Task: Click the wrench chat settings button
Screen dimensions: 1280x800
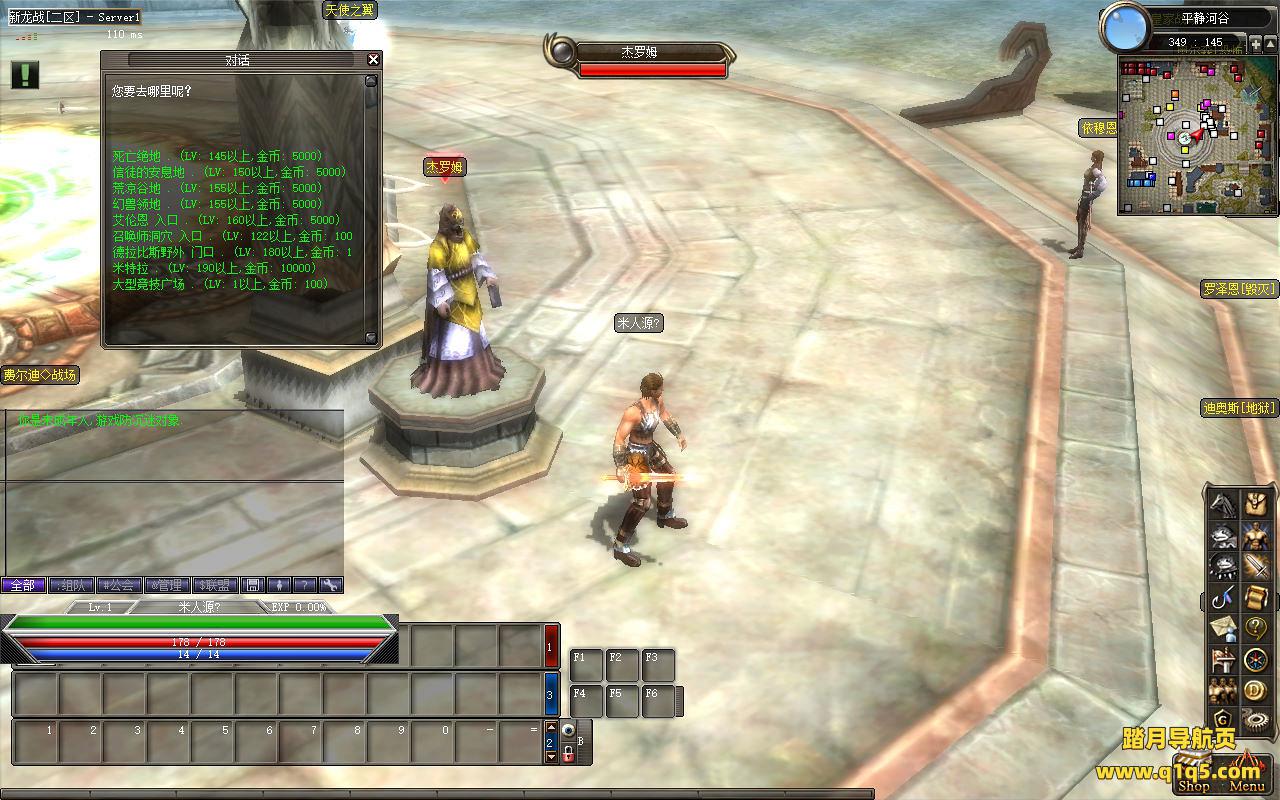Action: 329,585
